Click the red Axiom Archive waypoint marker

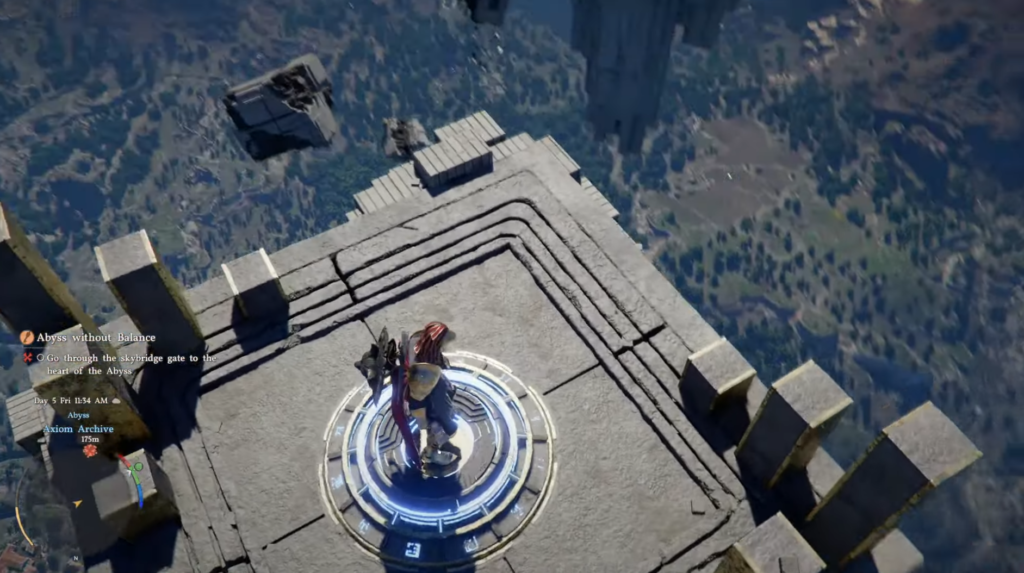click(x=90, y=451)
